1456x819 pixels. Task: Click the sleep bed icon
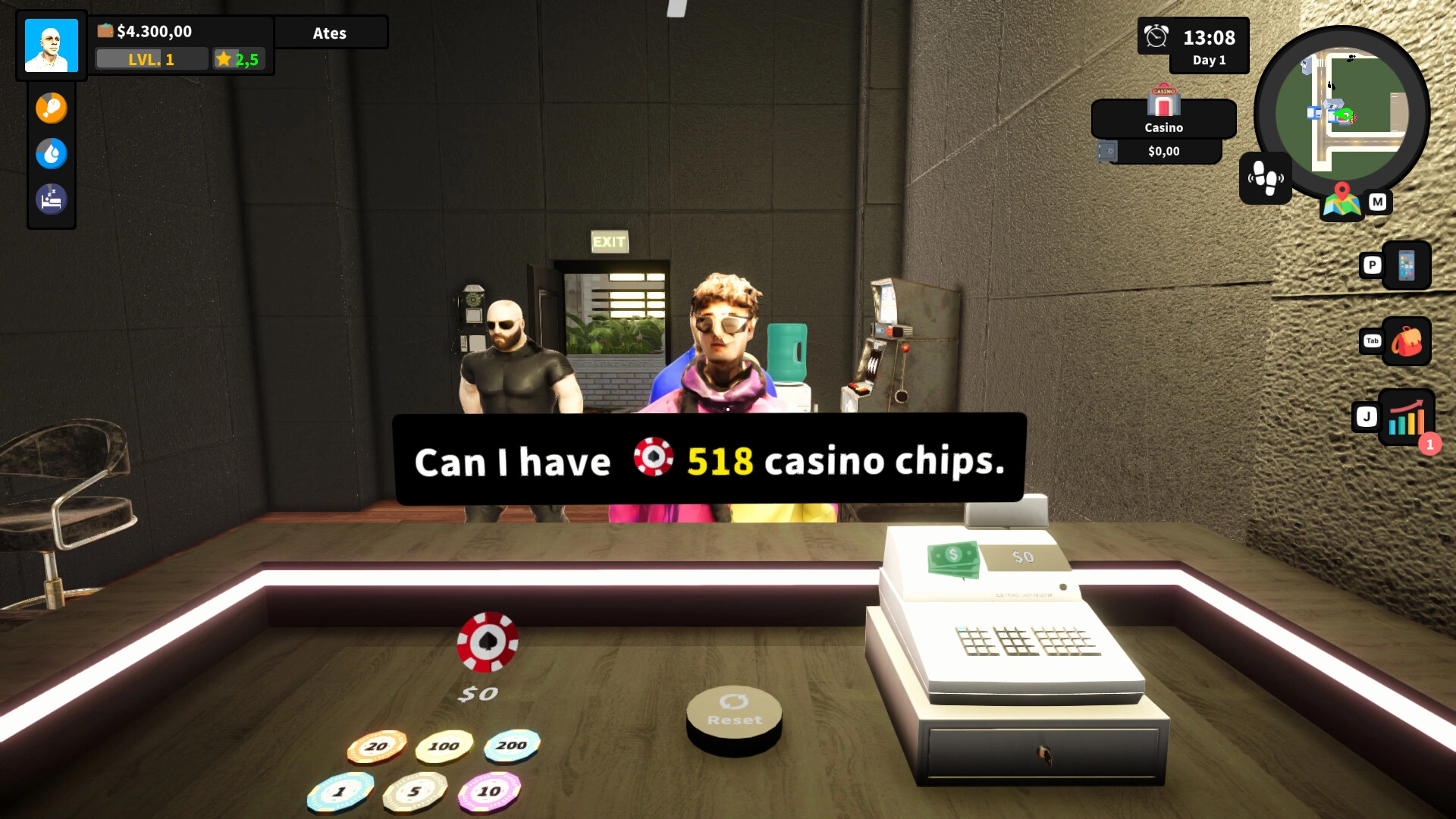pos(51,199)
